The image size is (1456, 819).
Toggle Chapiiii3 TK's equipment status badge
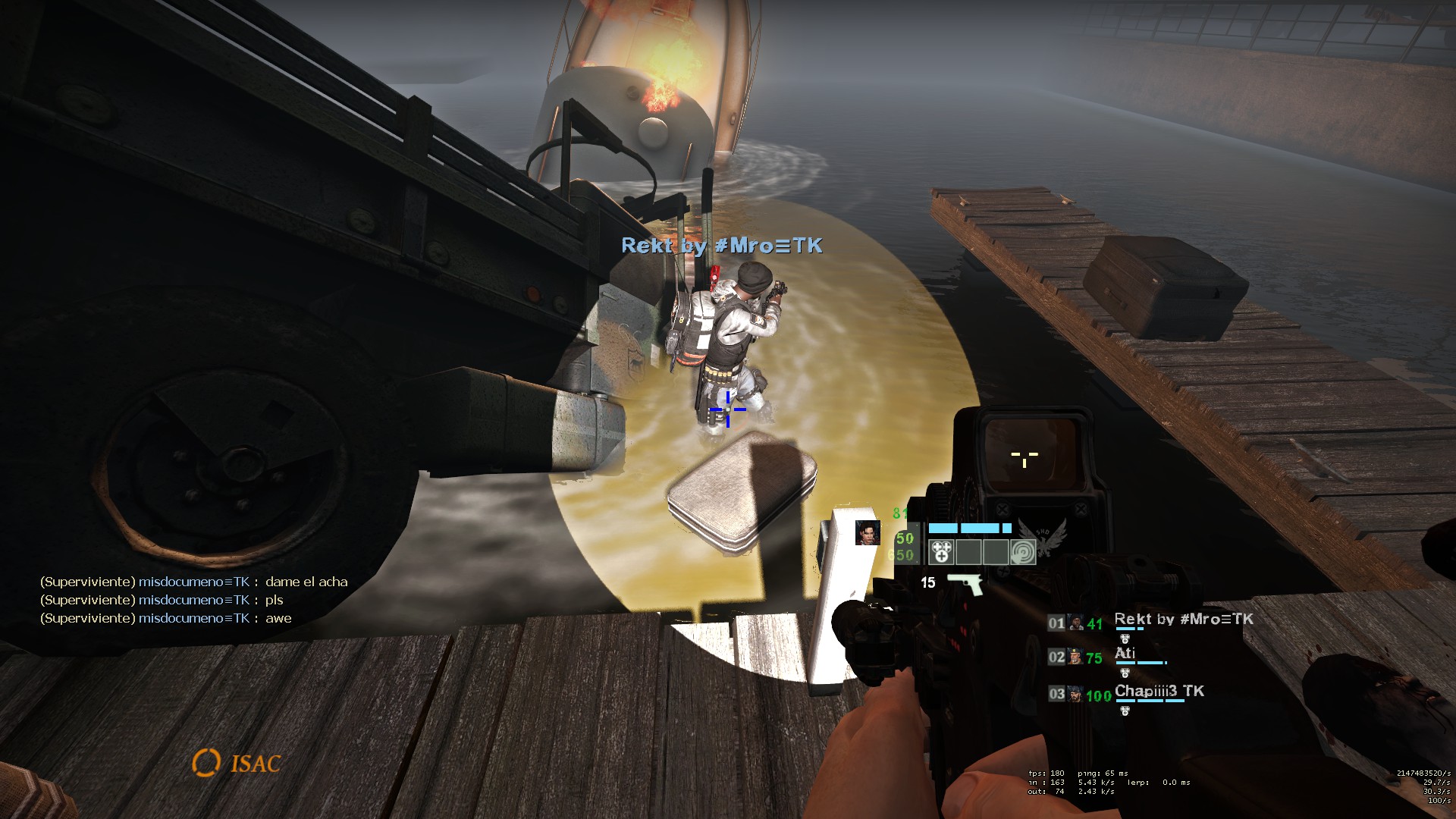pyautogui.click(x=1125, y=711)
